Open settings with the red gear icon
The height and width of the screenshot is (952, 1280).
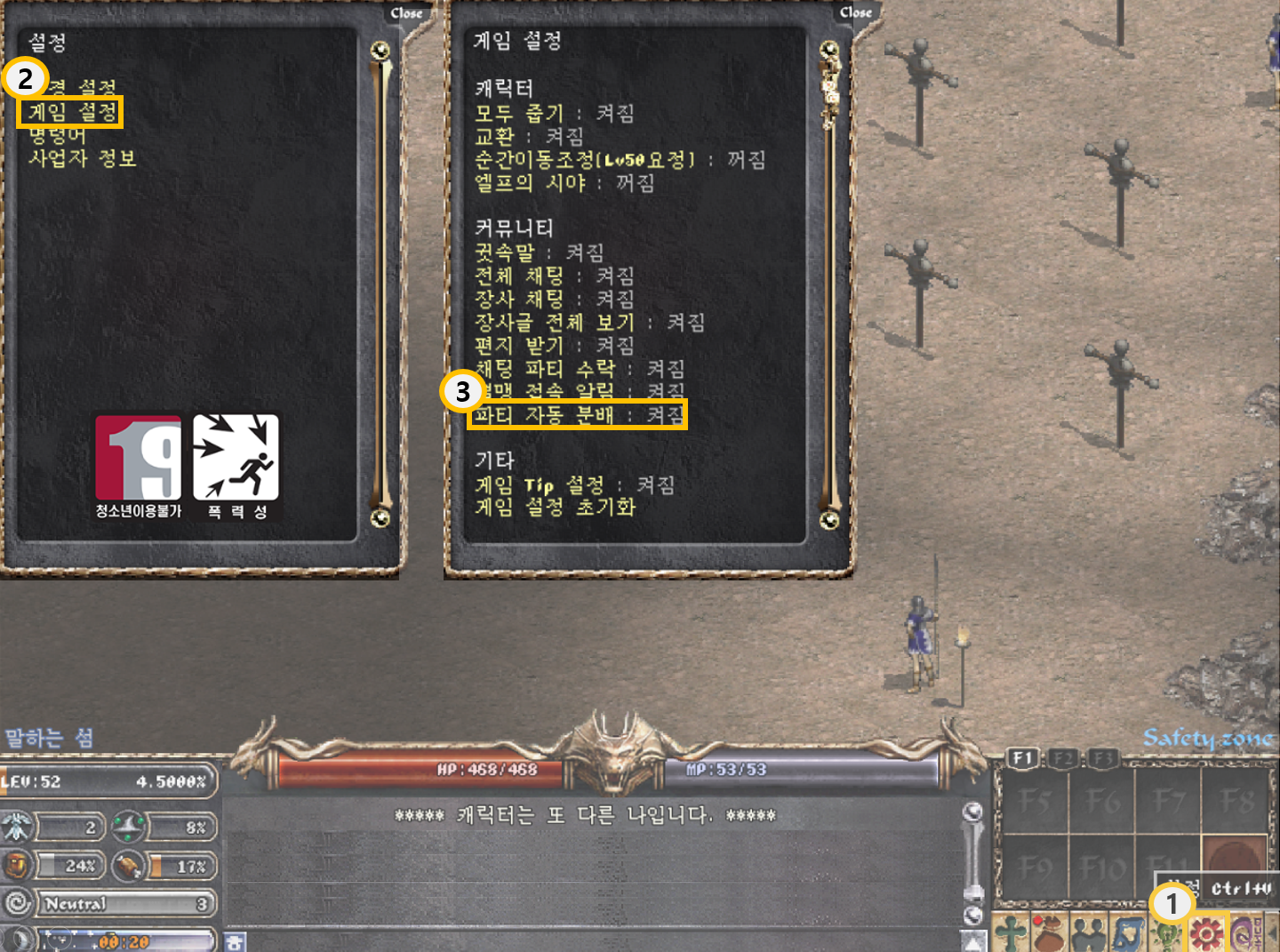pyautogui.click(x=1206, y=934)
